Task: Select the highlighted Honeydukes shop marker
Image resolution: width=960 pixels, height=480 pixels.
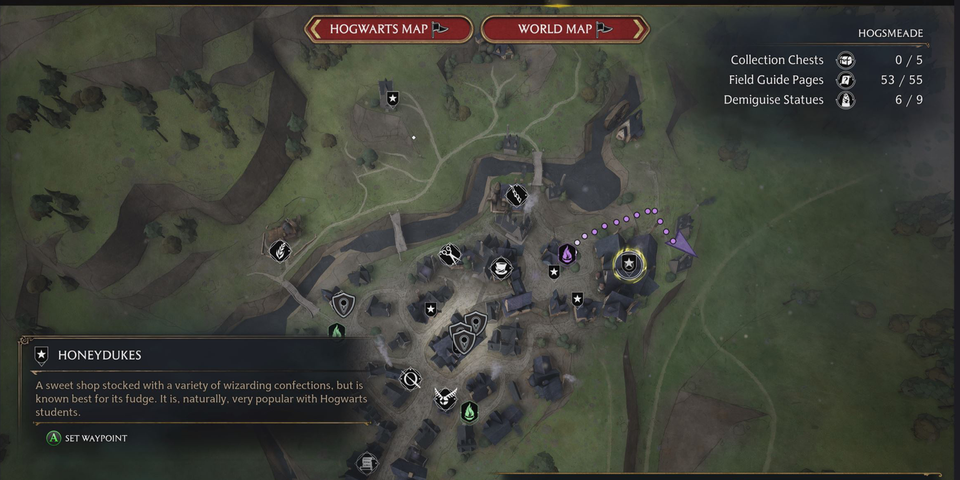Action: pyautogui.click(x=629, y=263)
